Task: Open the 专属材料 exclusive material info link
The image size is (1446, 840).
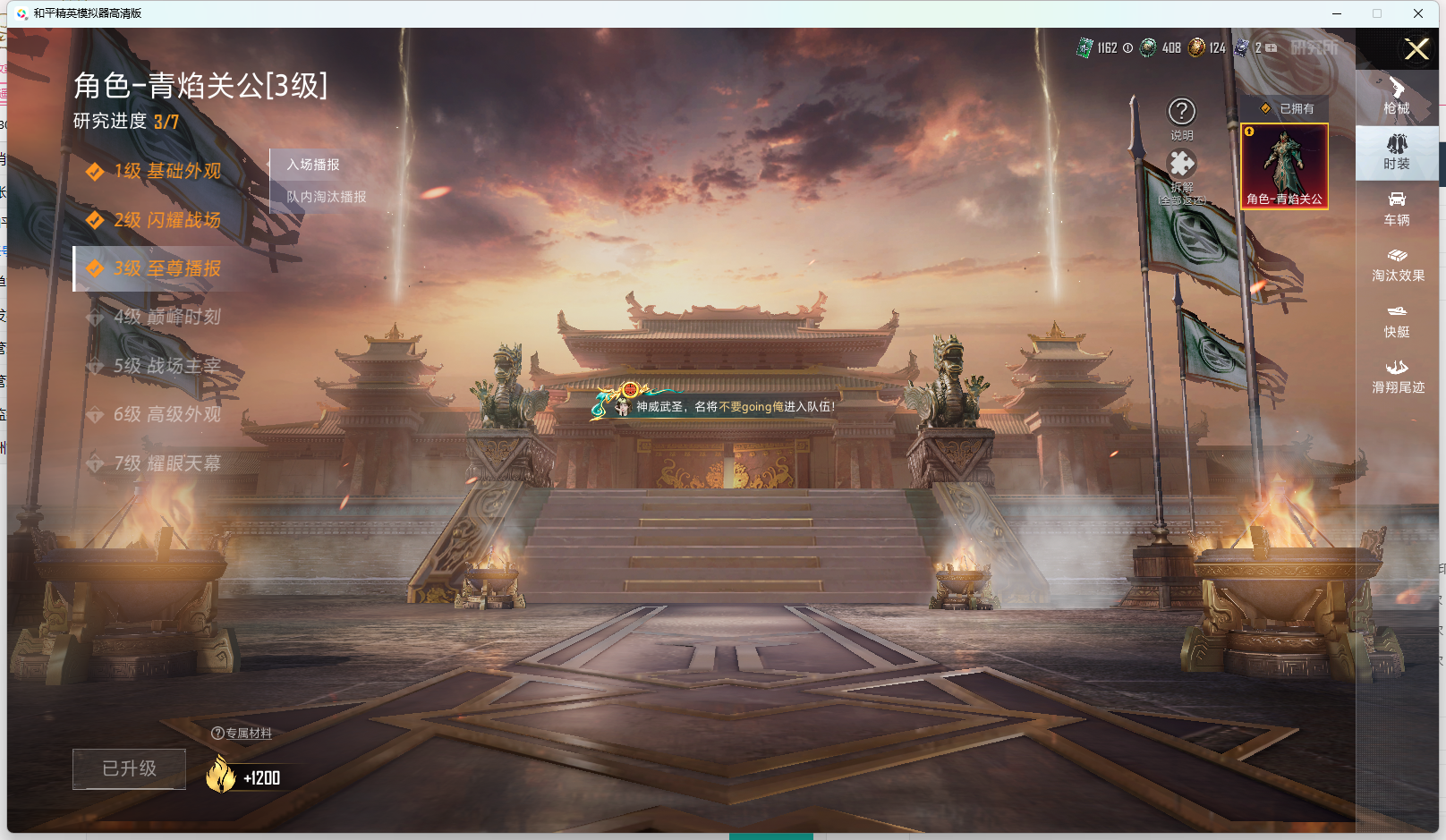Action: click(242, 733)
